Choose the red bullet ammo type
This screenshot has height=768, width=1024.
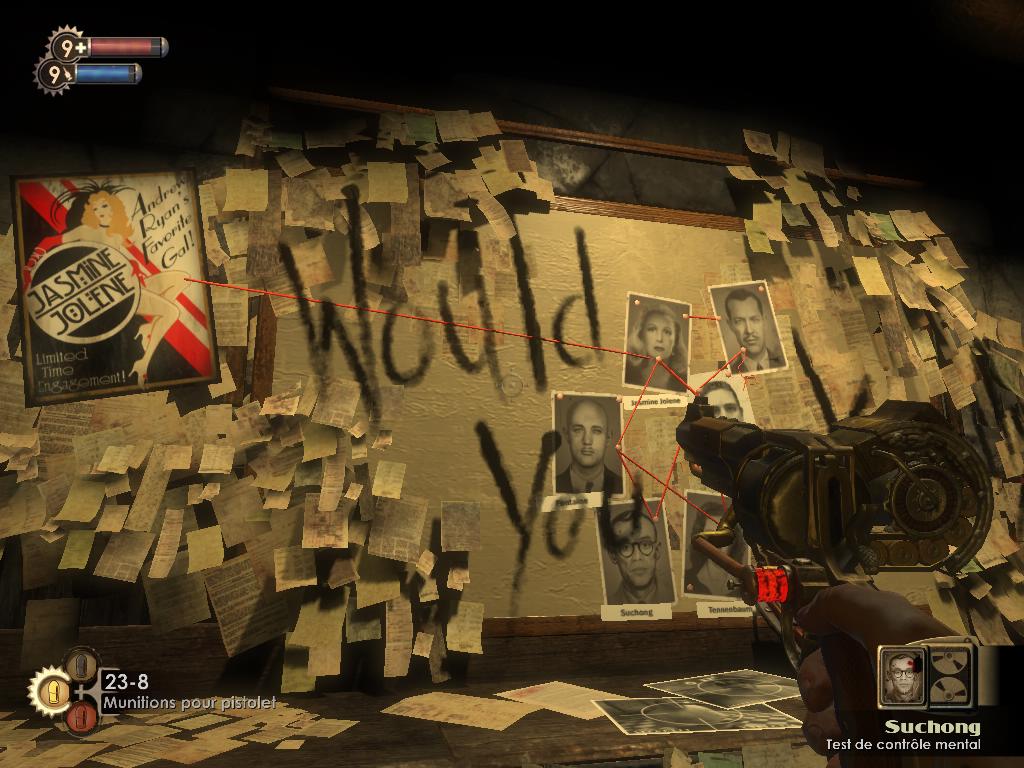82,717
